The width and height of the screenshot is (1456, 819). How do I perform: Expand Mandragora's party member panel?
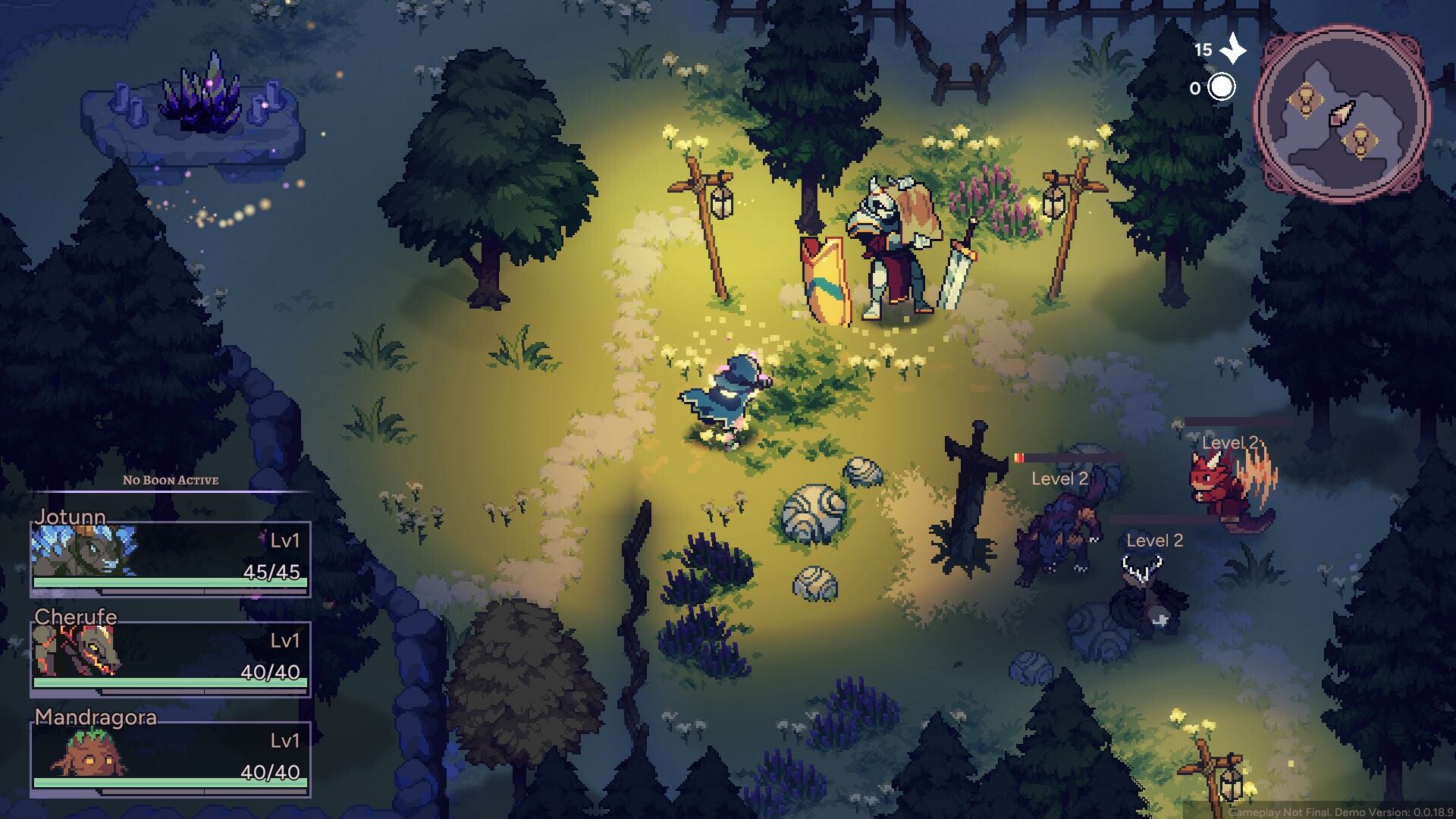coord(170,762)
